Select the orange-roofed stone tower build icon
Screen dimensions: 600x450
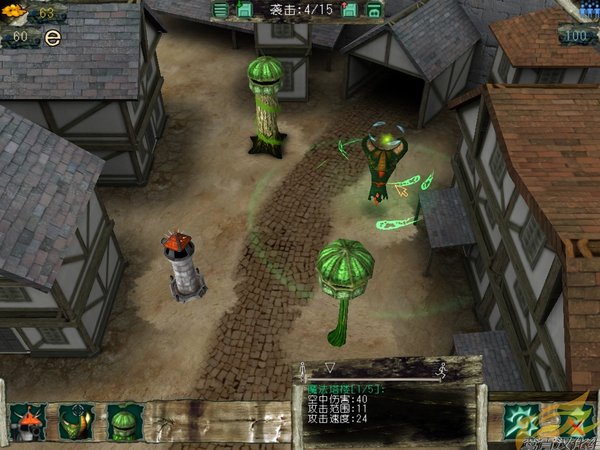pos(27,422)
